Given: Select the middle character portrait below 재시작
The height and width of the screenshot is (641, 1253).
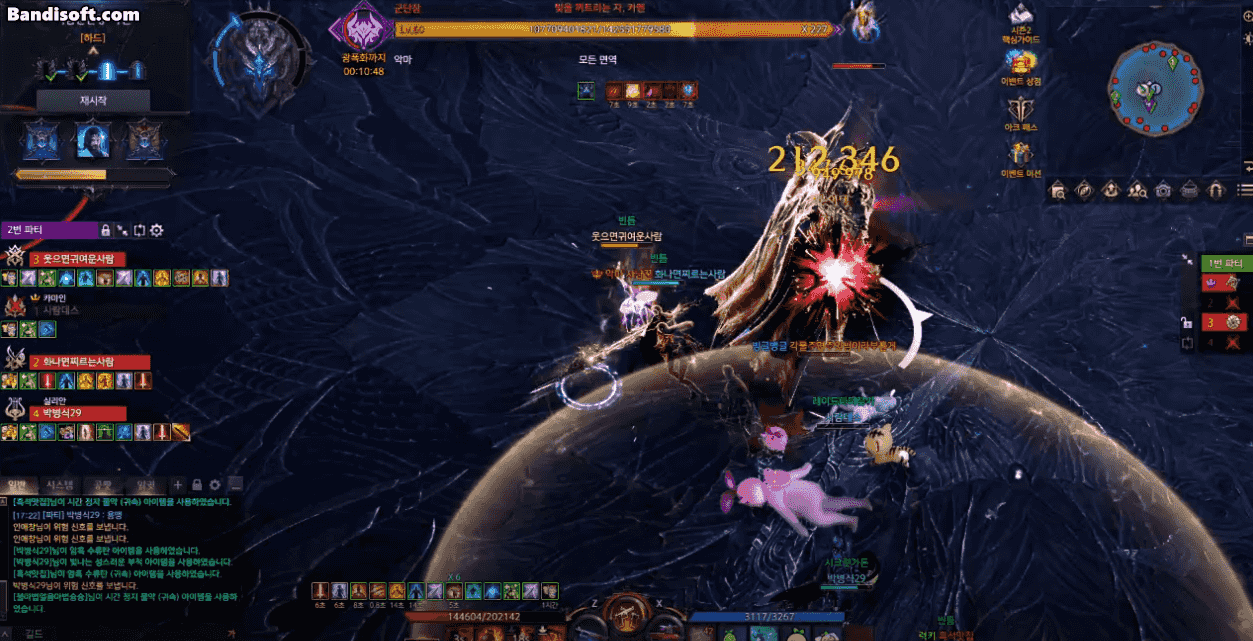Looking at the screenshot, I should coord(93,140).
